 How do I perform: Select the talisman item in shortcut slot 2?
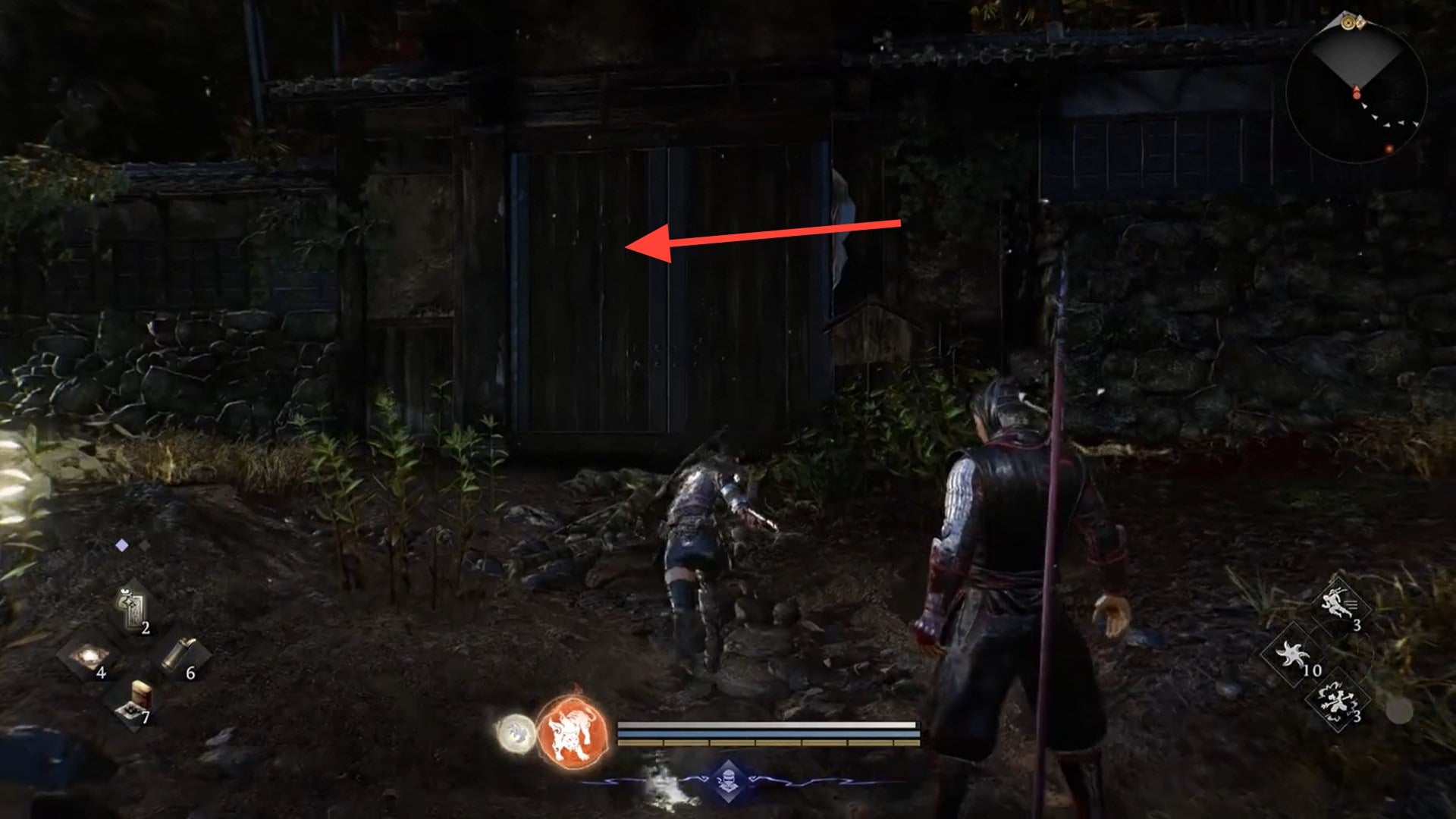pos(131,608)
